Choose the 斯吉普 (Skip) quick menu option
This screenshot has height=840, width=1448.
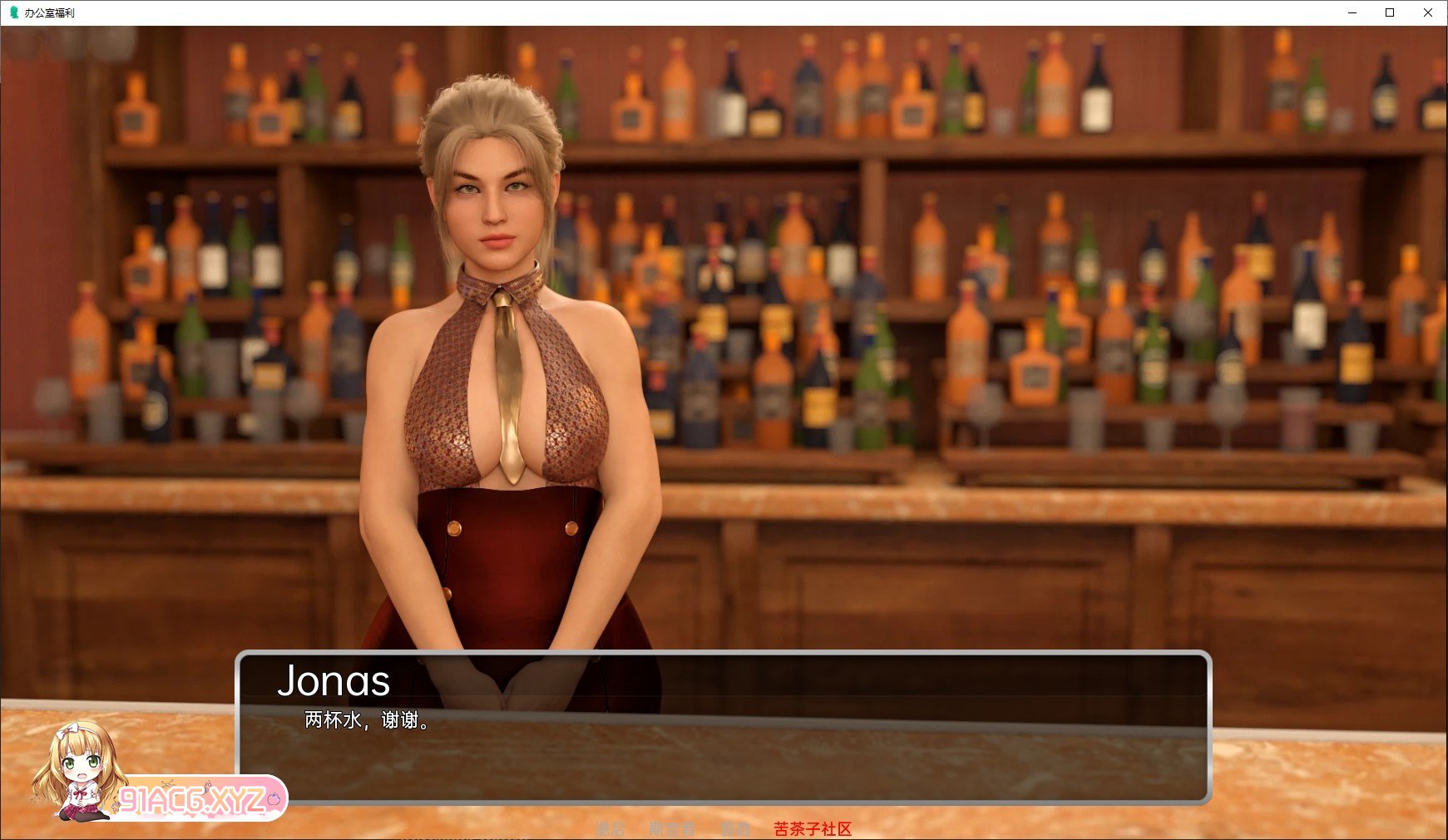pos(672,829)
